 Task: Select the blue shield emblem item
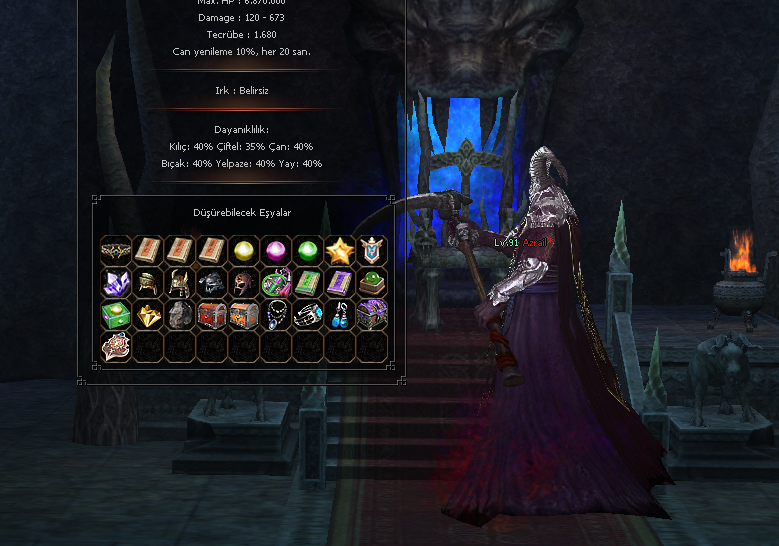click(x=371, y=250)
